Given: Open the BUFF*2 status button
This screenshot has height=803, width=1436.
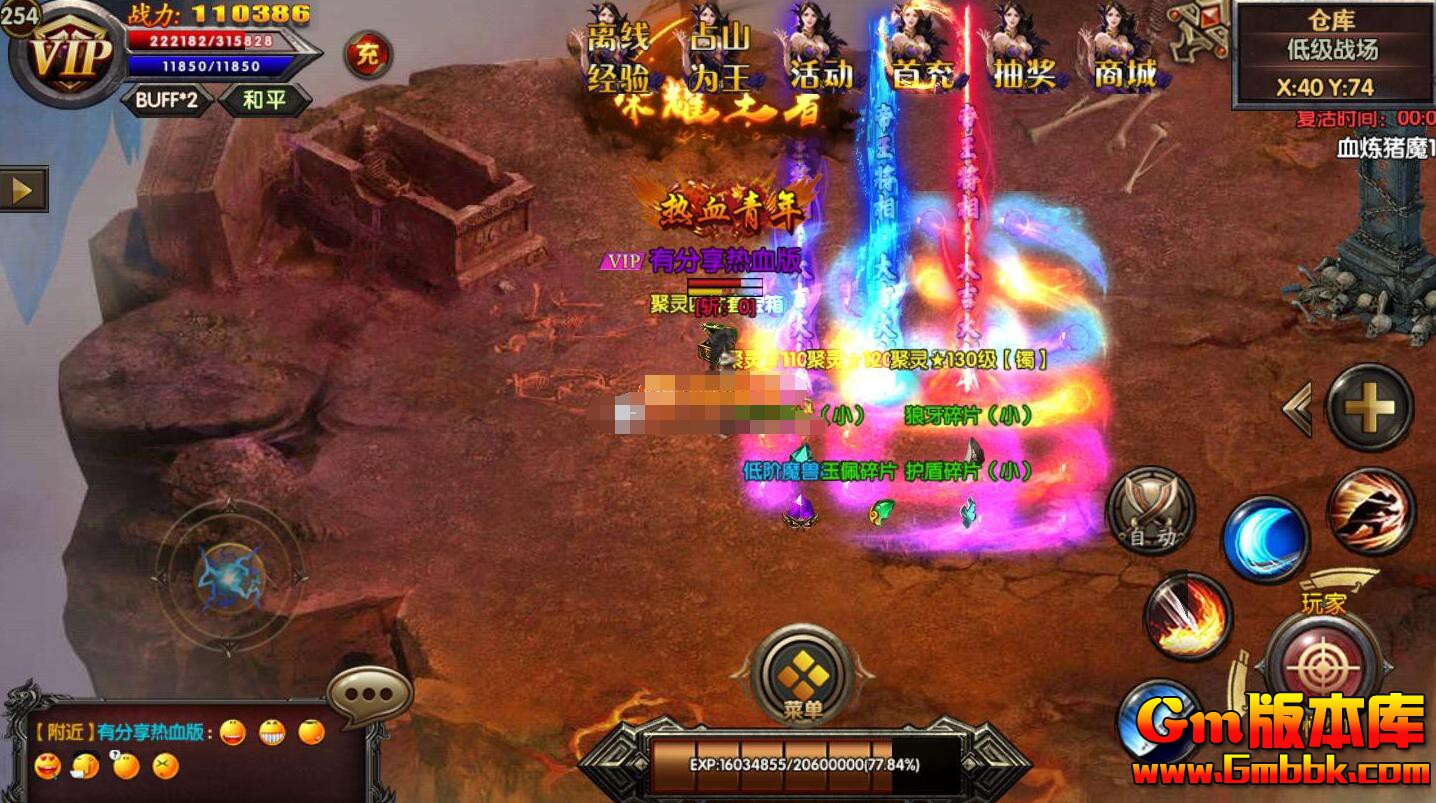Looking at the screenshot, I should click(x=166, y=100).
